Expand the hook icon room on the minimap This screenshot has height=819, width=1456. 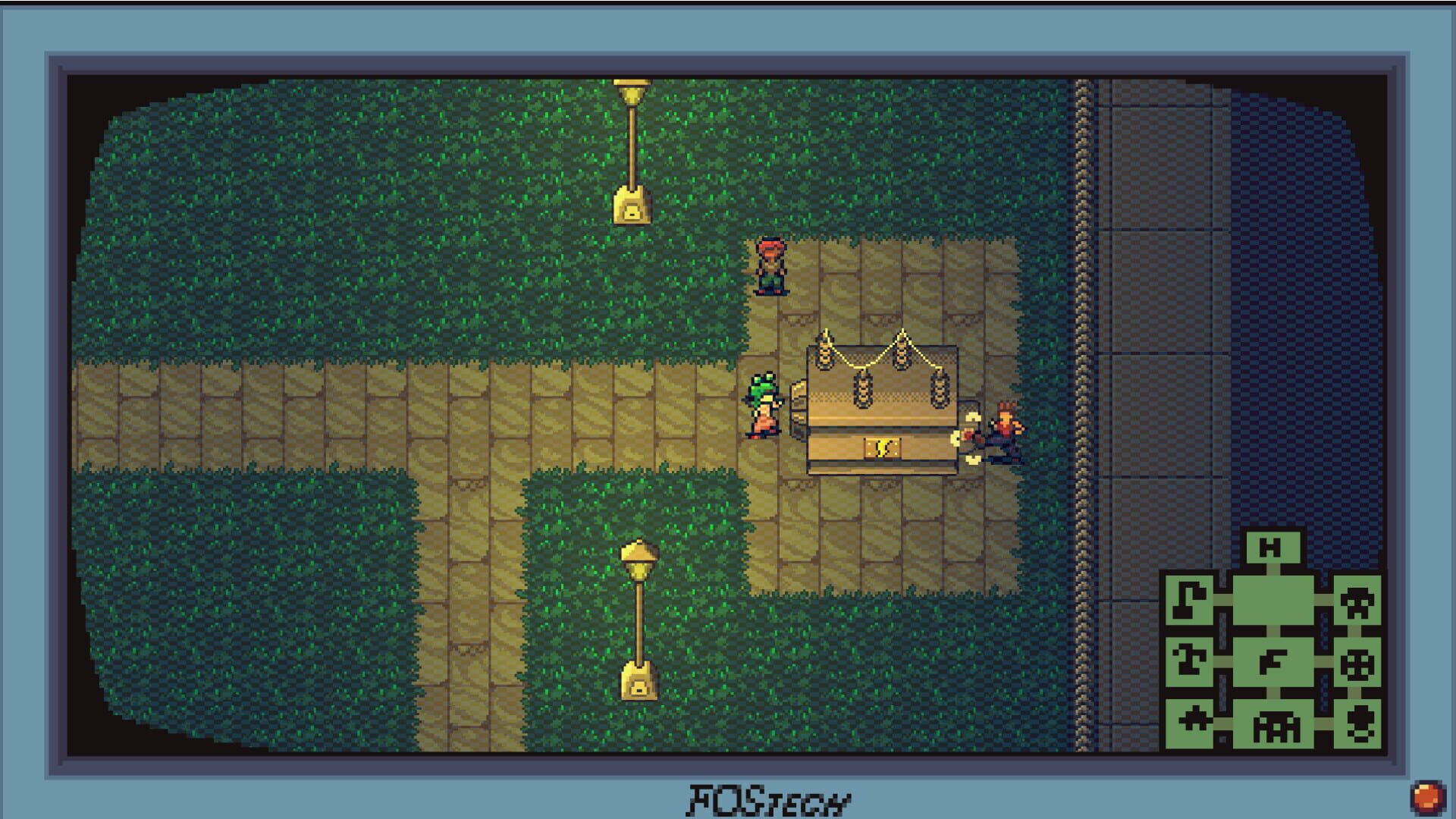(x=1191, y=661)
